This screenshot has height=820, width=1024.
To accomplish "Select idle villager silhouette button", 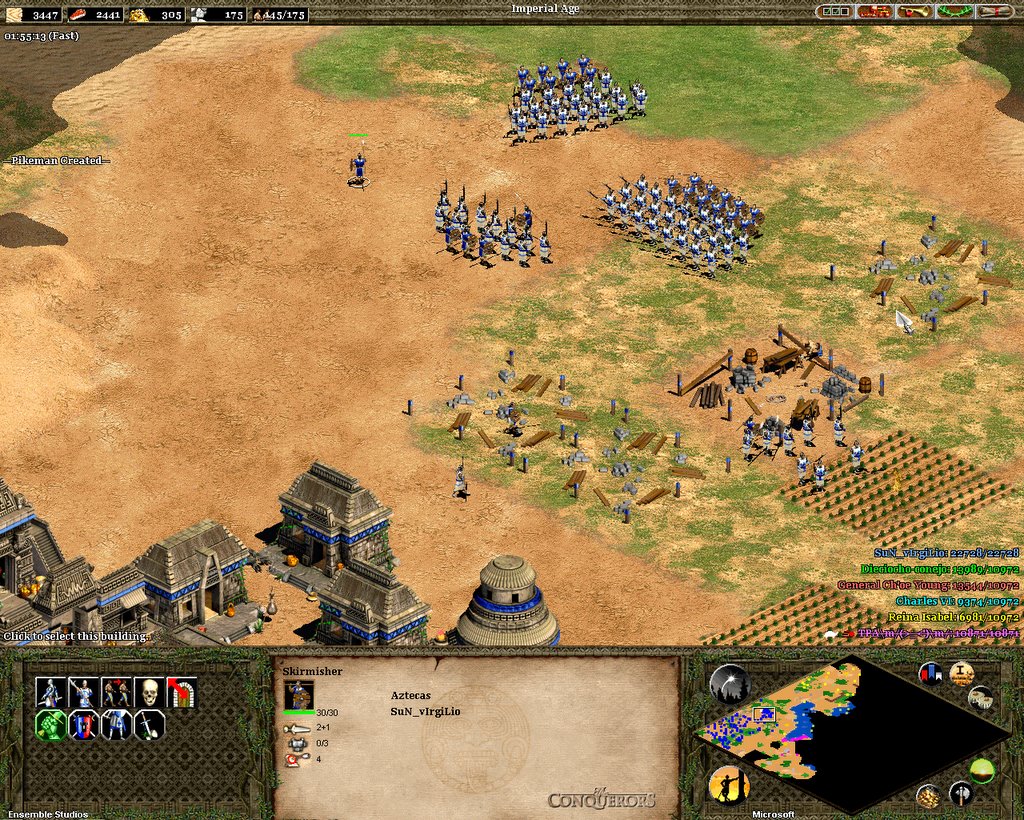I will [729, 786].
